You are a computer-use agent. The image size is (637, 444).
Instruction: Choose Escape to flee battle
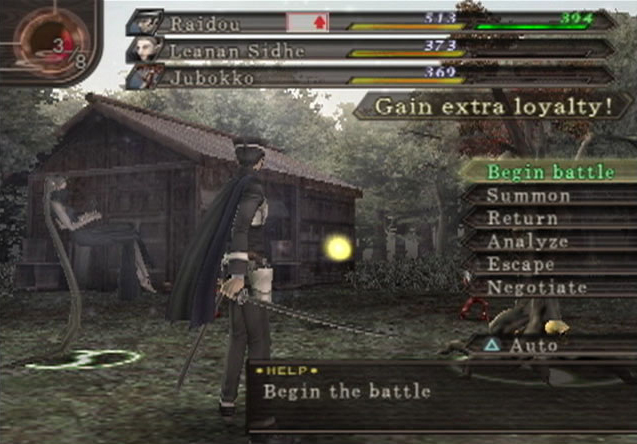(x=521, y=265)
